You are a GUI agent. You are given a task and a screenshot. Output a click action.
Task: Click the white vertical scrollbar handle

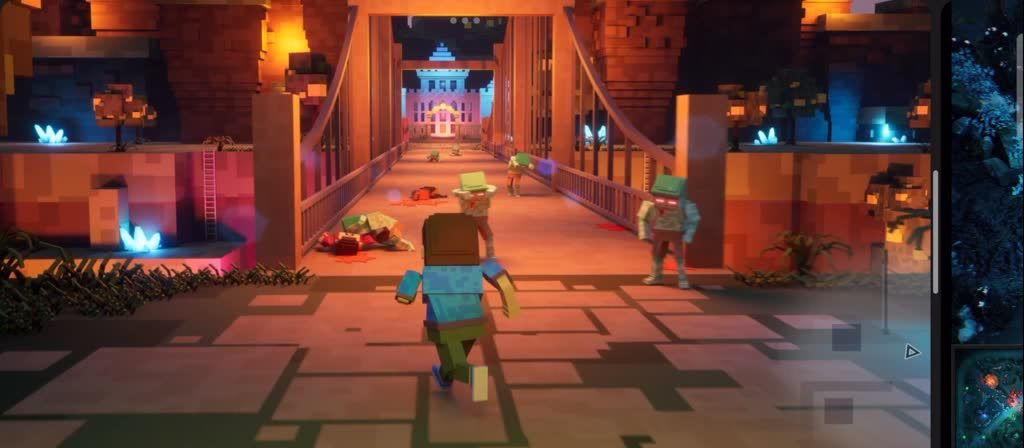(x=936, y=232)
